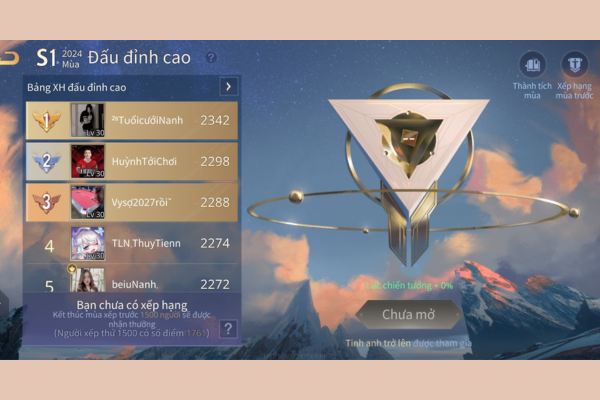Image resolution: width=600 pixels, height=400 pixels.
Task: Click the Chưa mở button
Action: click(408, 315)
